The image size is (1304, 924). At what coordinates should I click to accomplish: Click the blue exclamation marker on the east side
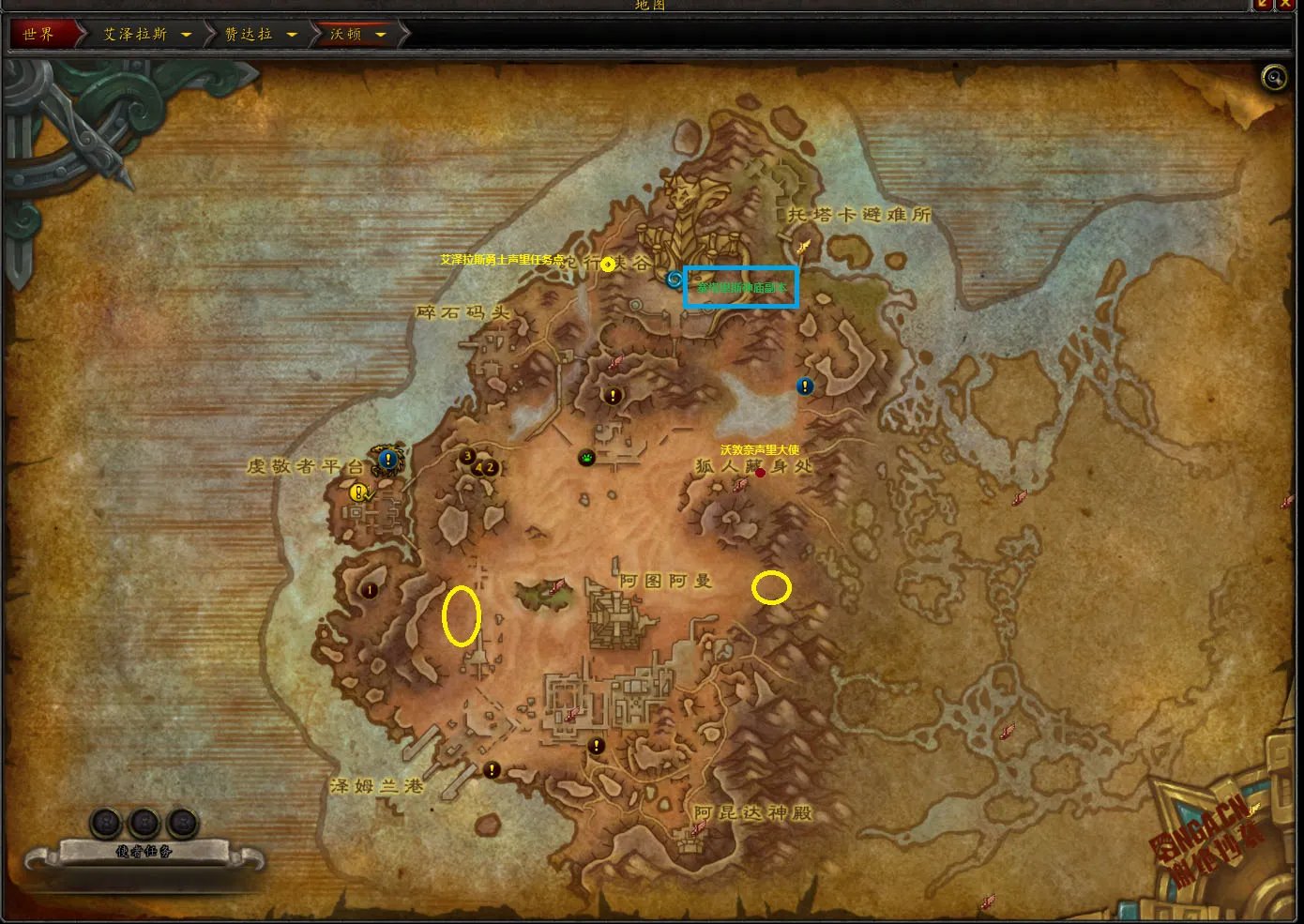[x=805, y=386]
